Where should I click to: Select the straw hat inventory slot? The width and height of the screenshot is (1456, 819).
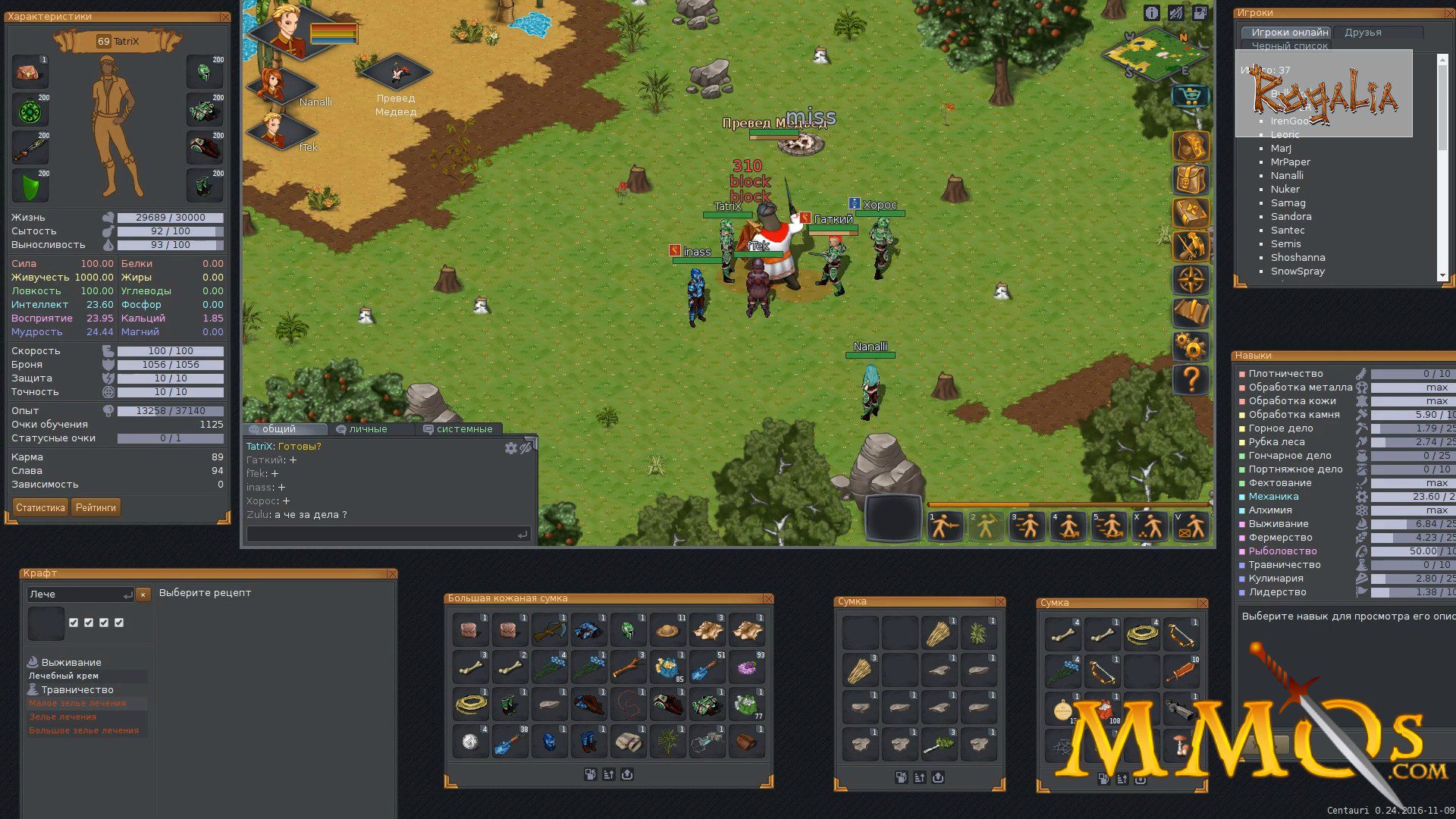point(667,630)
